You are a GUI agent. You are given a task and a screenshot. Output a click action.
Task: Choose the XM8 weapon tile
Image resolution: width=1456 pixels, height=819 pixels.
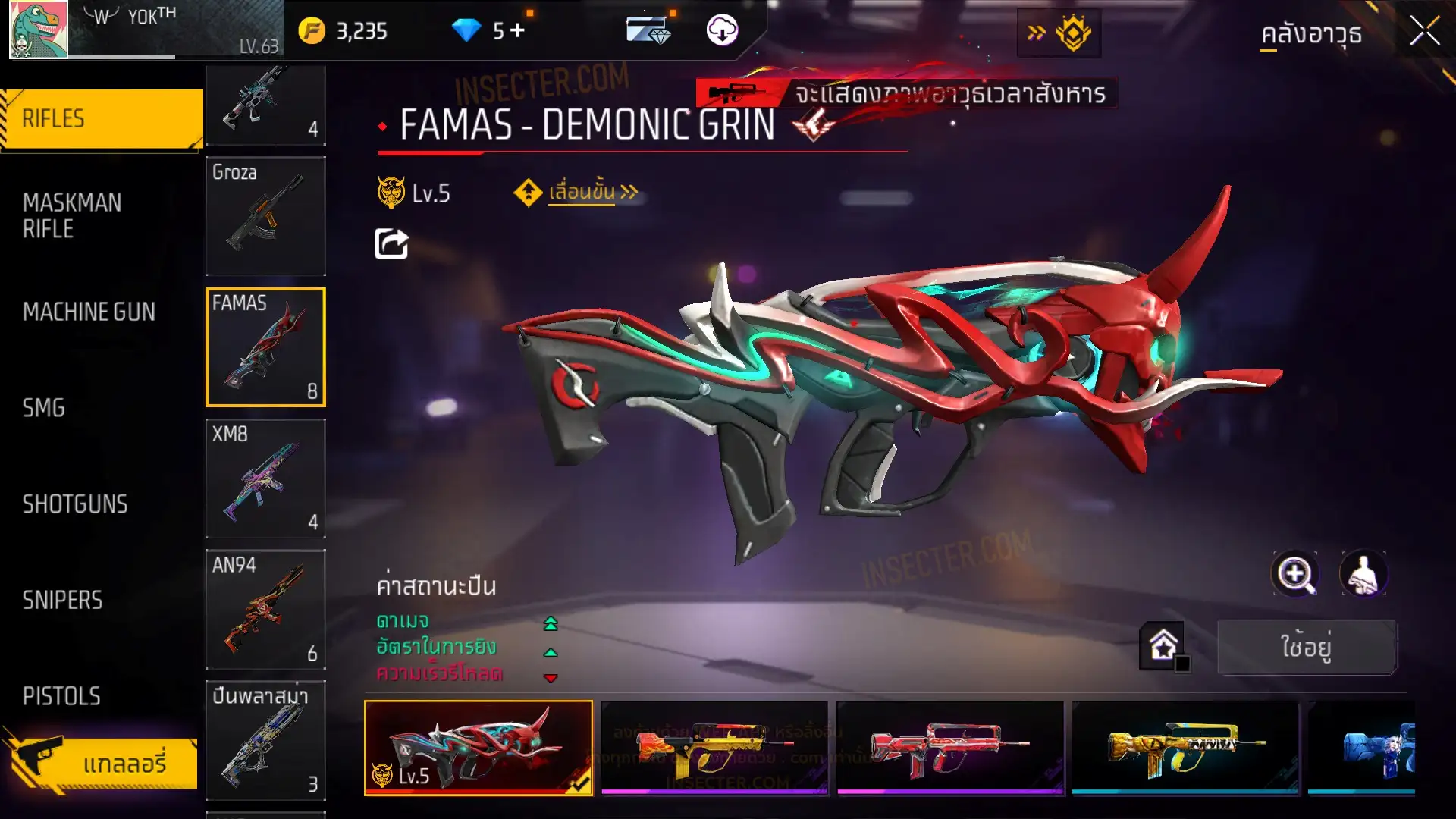point(265,479)
